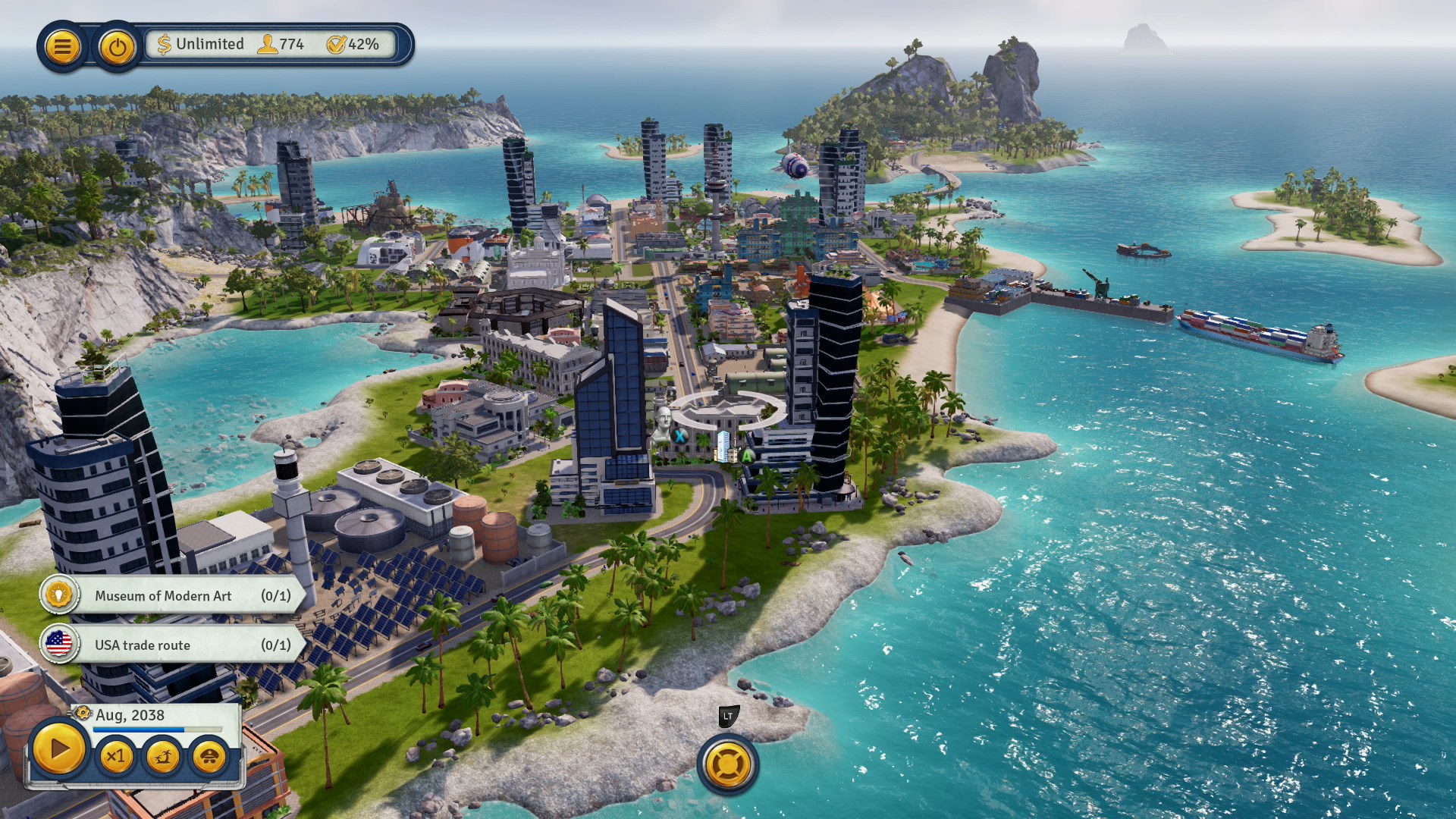Resume the game with the play button
The image size is (1456, 819).
coord(58,750)
